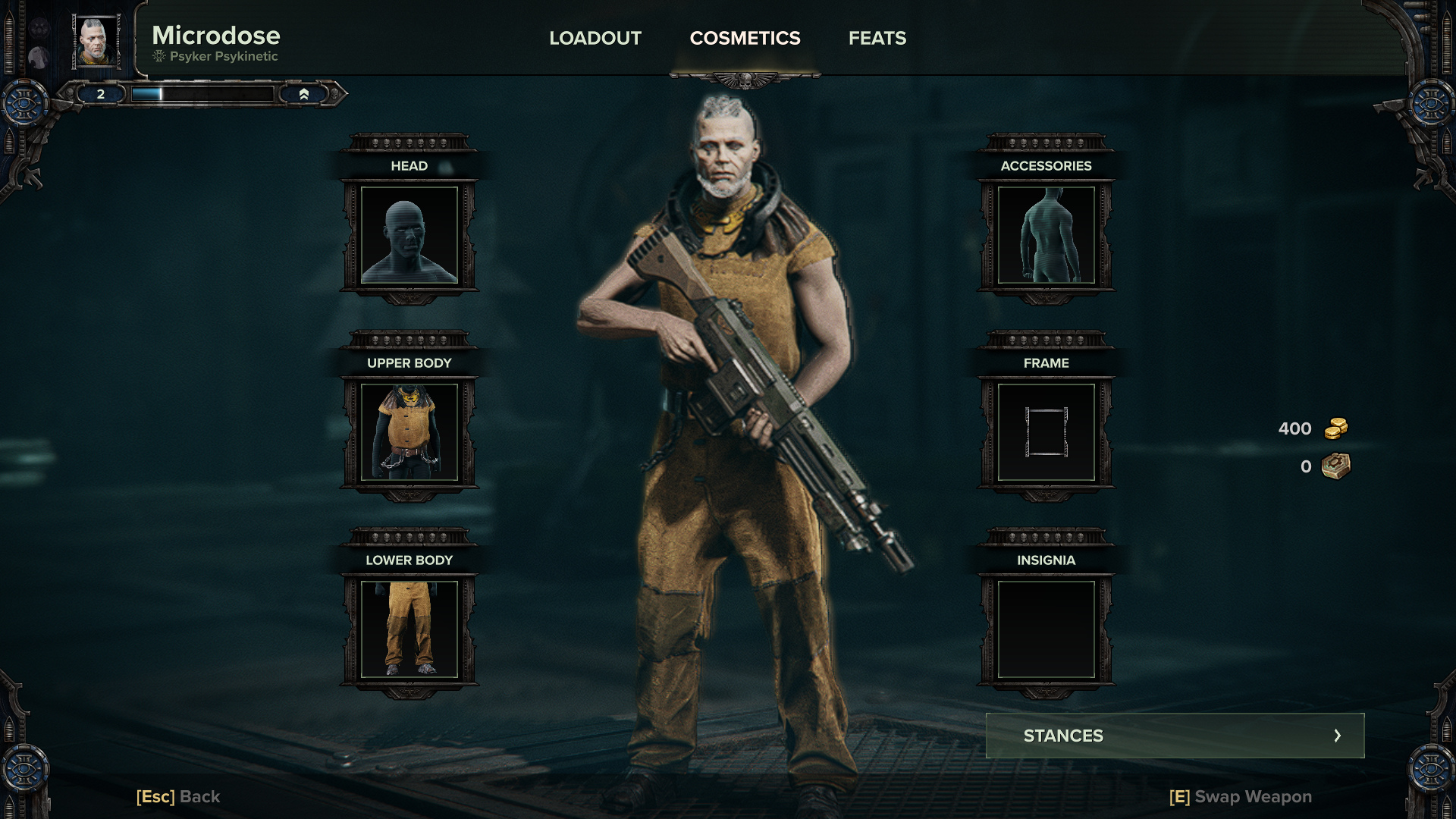Viewport: 1456px width, 819px height.
Task: Choose the Upper Body cosmetic slot
Action: tap(409, 432)
